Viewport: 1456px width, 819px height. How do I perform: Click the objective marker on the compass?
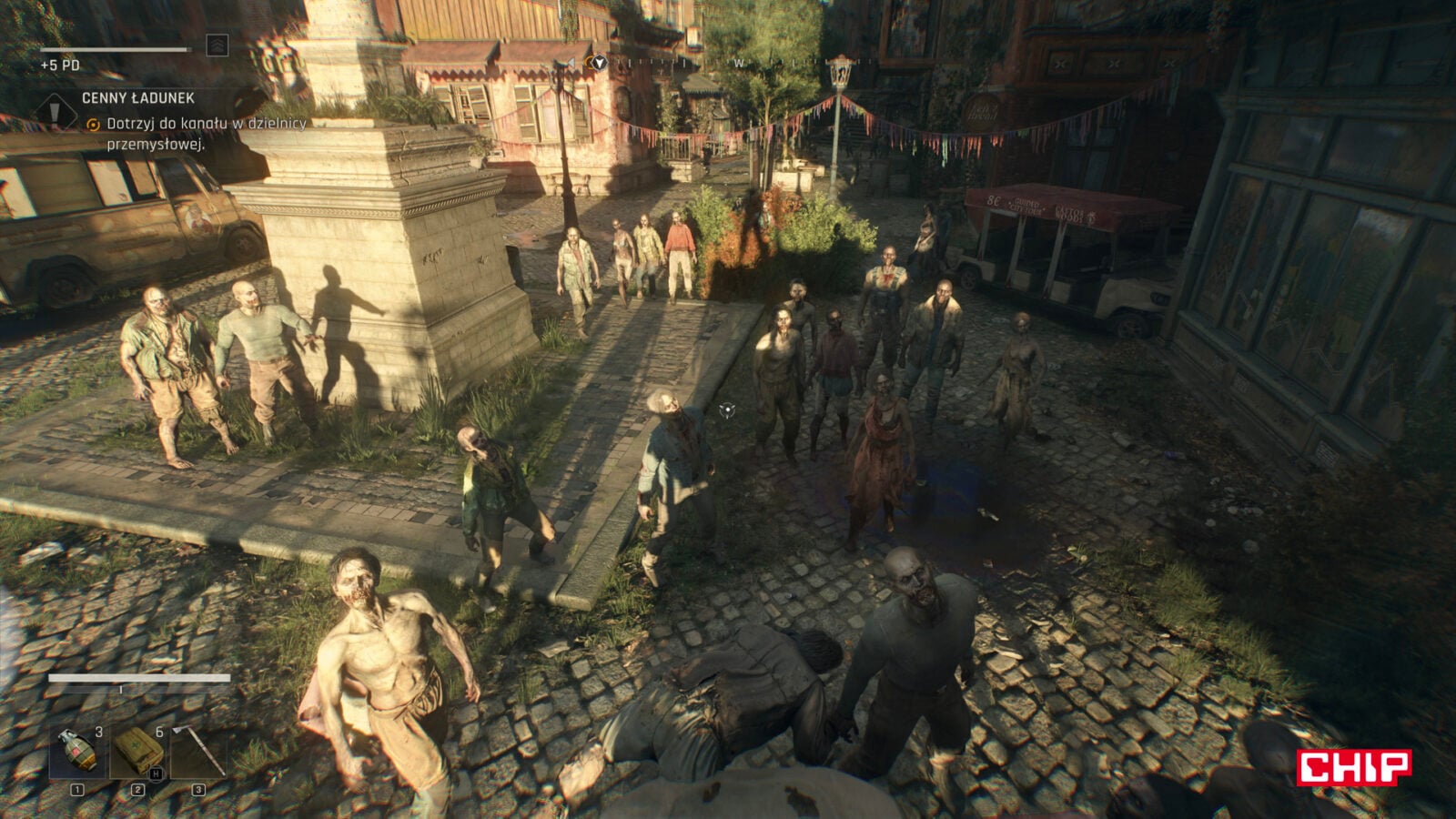tap(598, 62)
